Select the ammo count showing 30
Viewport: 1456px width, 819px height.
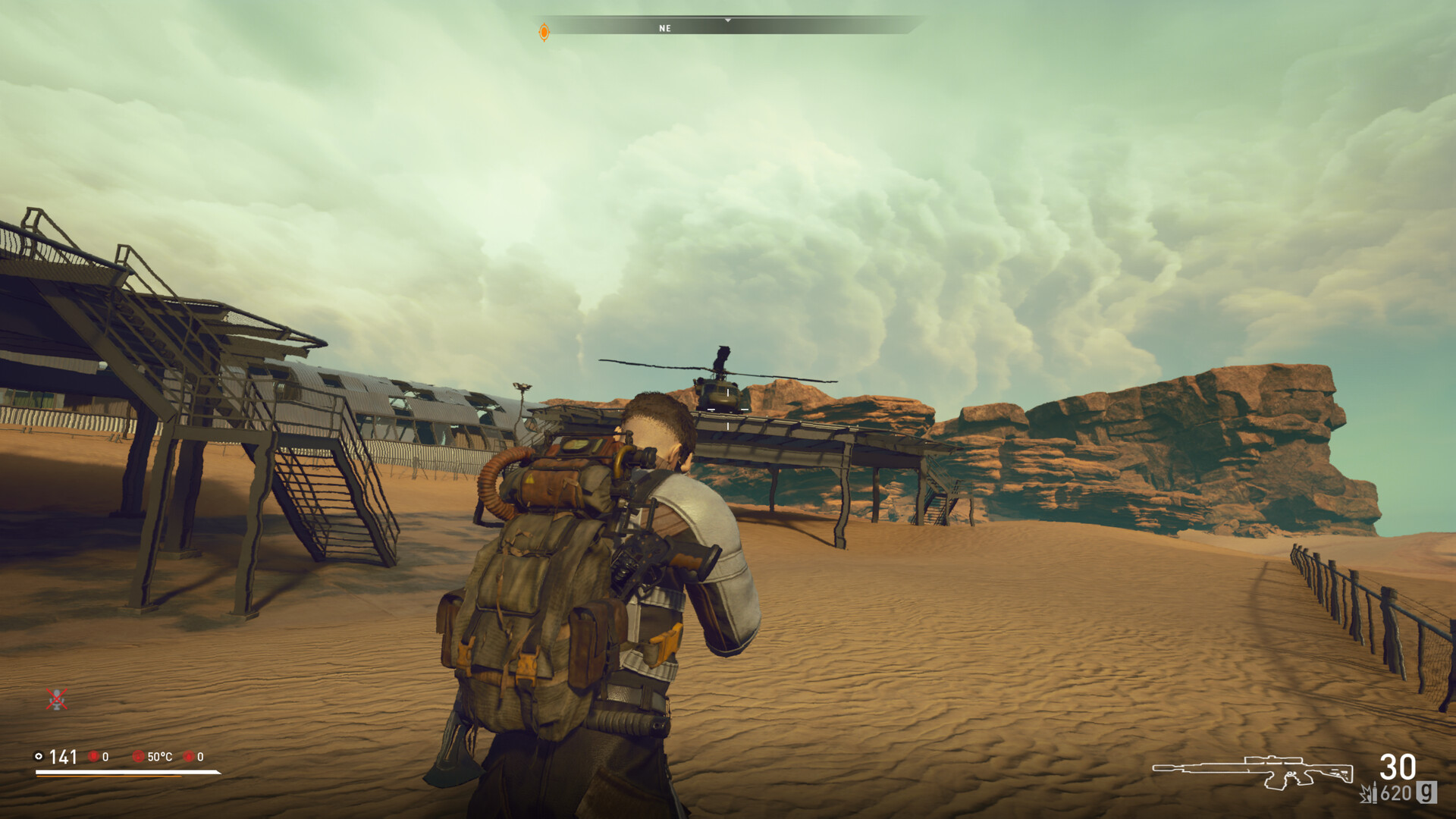click(1397, 767)
